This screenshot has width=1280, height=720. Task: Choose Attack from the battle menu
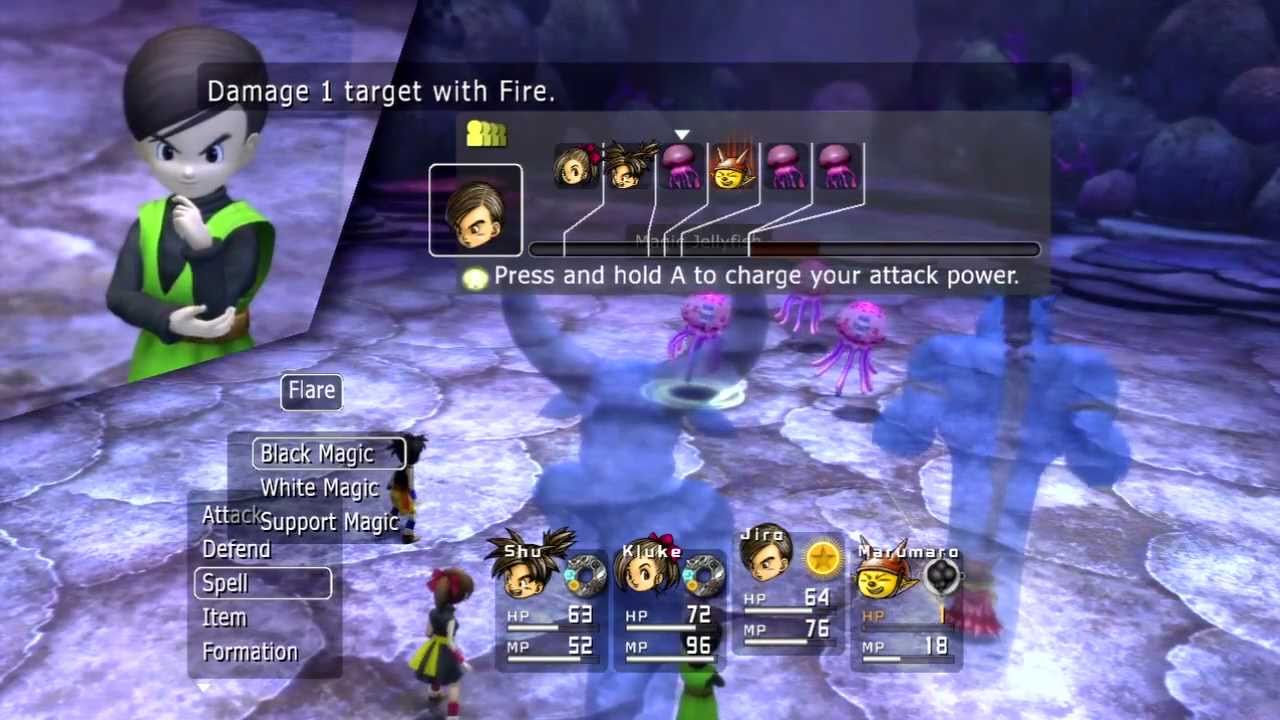(232, 515)
